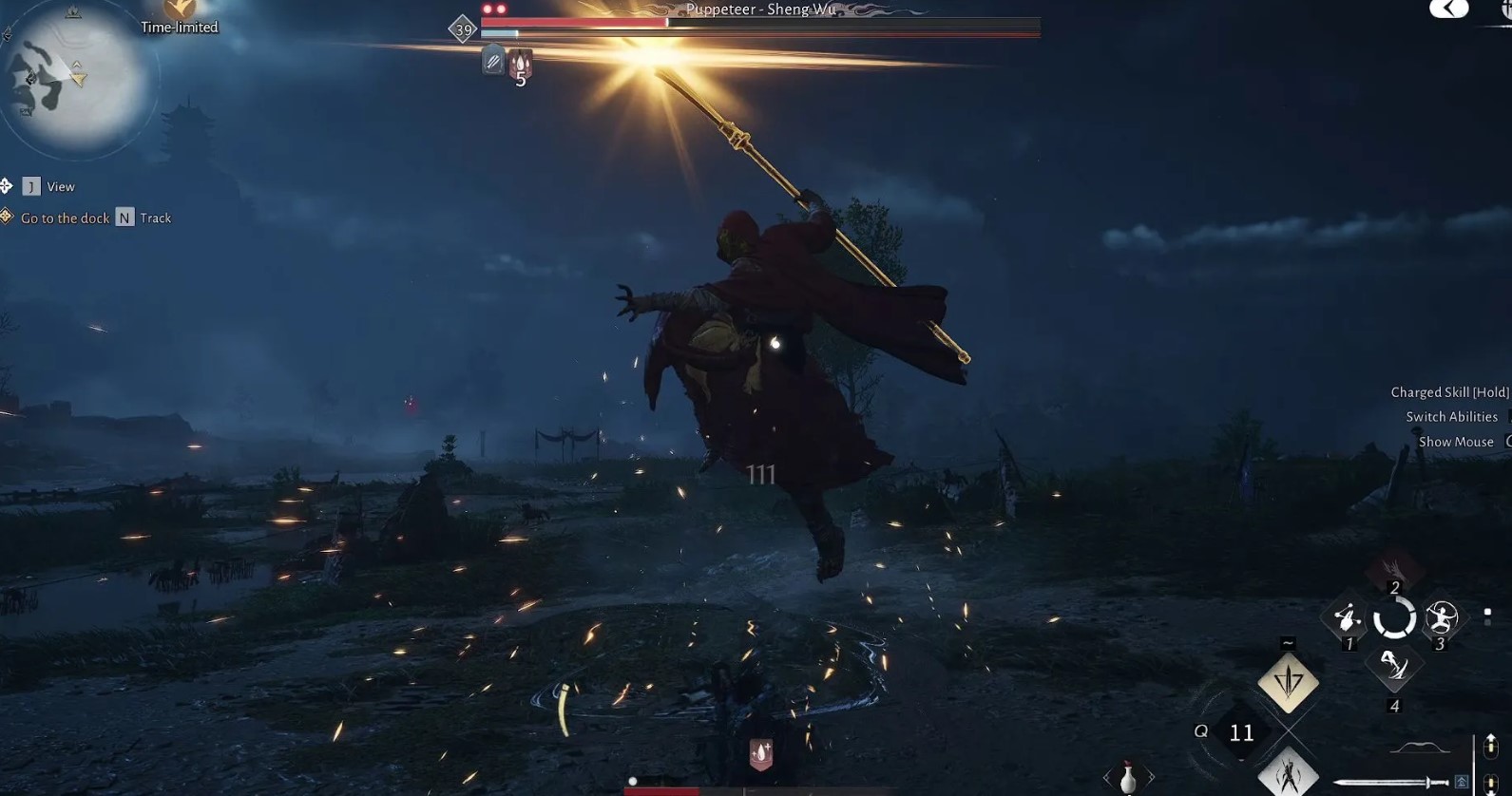Activate the leaping kick skill in slot 4

coord(1393,665)
